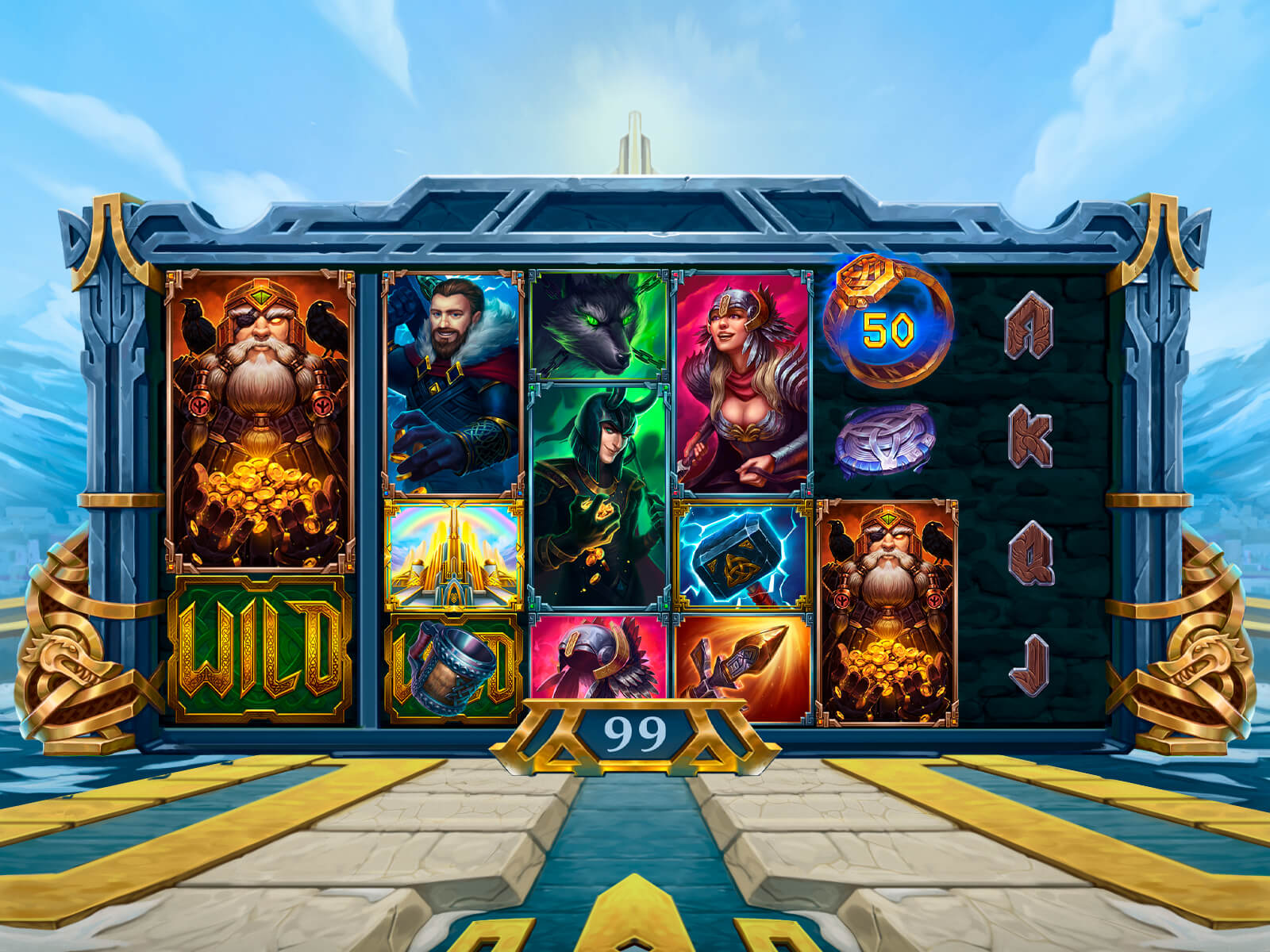
Task: Choose the Loki symbol in green armor
Action: [x=599, y=496]
